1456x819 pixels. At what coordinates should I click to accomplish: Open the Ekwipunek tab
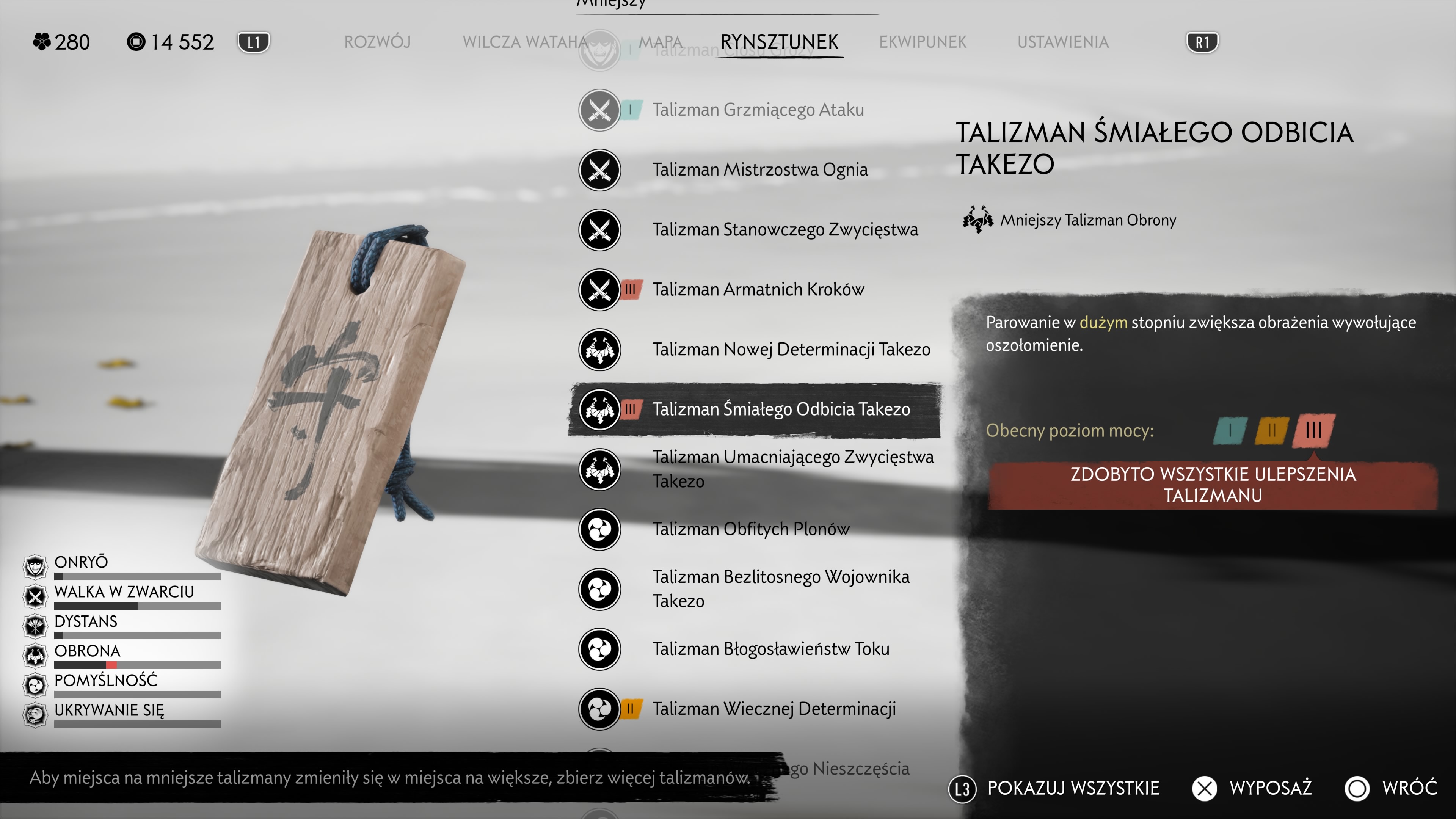point(923,42)
